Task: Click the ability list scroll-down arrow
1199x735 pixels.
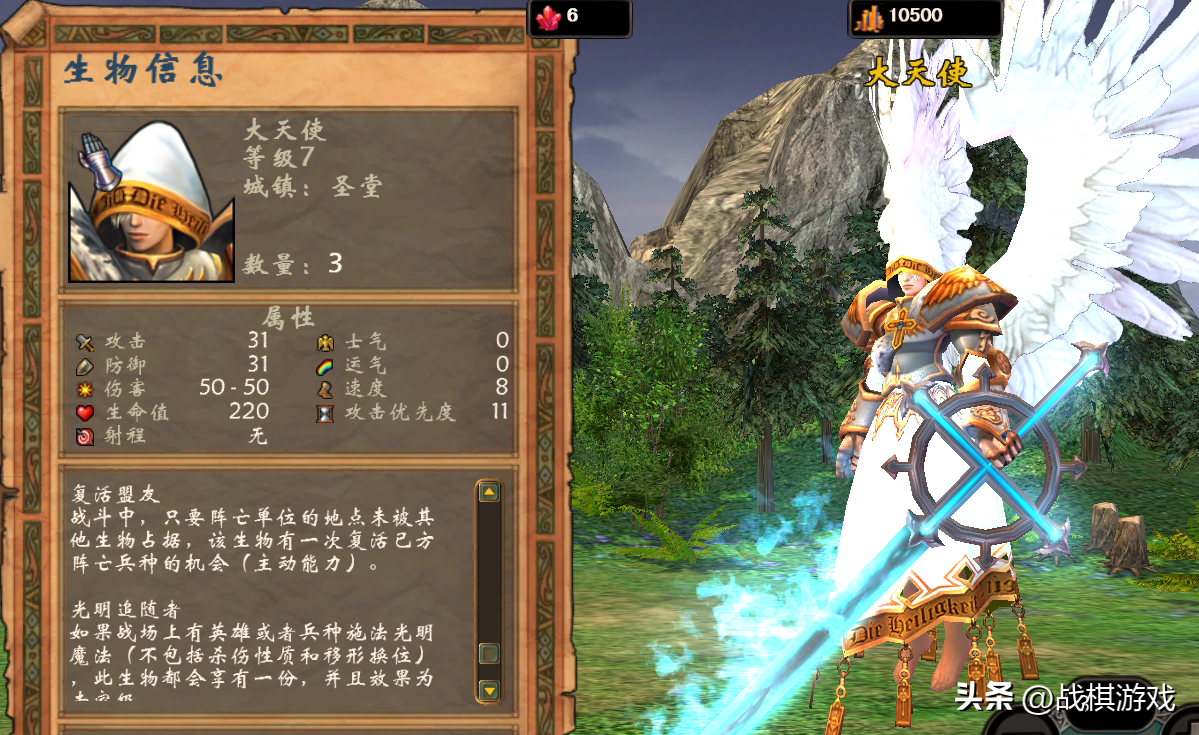Action: (489, 690)
